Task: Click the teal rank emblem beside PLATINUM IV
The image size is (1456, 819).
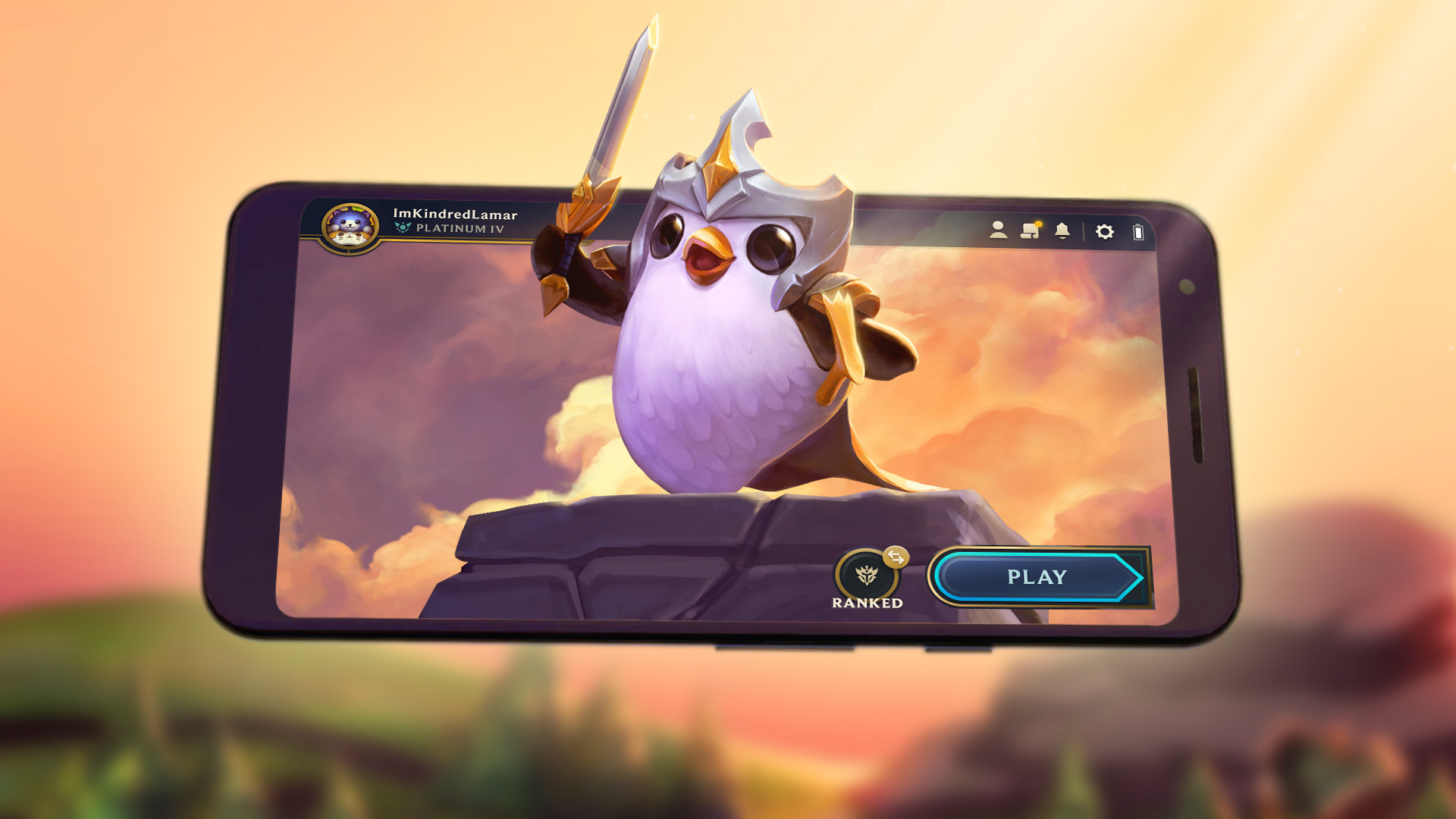Action: click(x=402, y=227)
